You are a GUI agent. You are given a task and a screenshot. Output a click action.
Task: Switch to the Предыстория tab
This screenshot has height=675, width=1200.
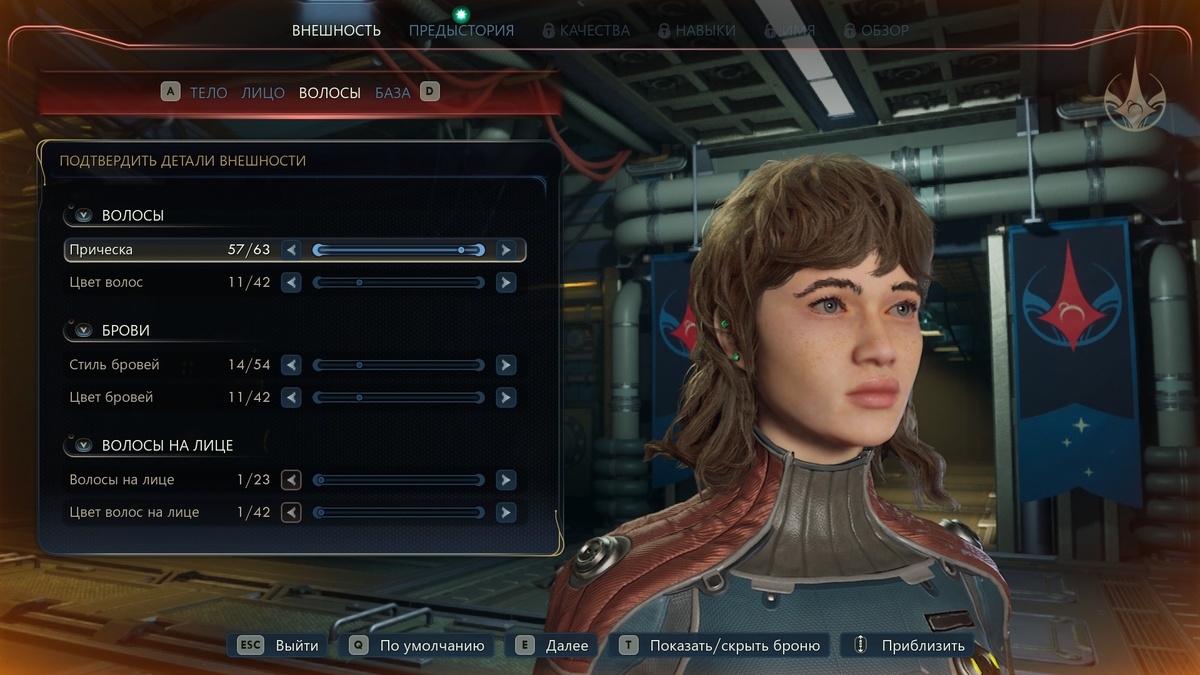coord(461,31)
